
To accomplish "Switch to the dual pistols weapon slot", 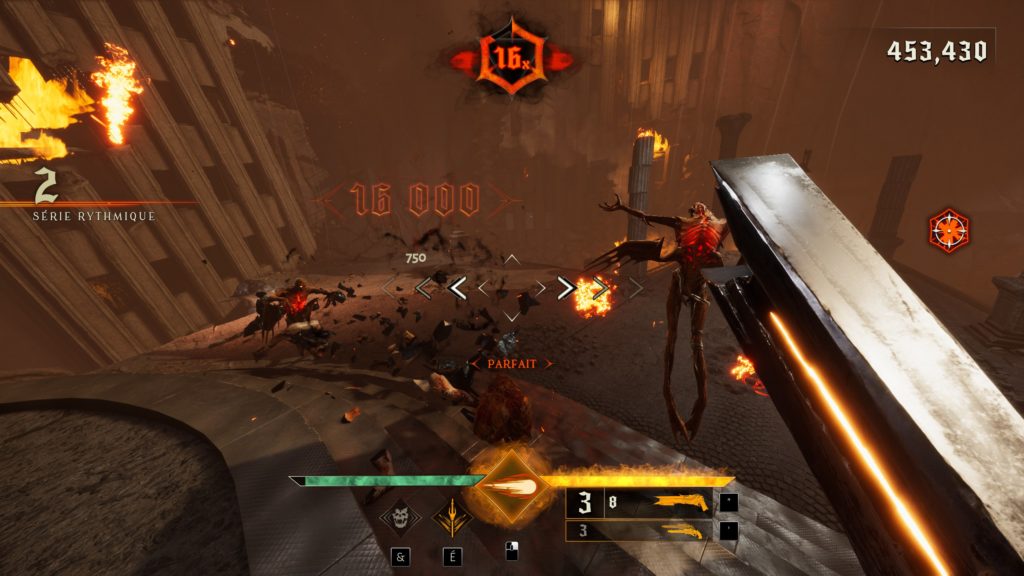I will point(640,531).
